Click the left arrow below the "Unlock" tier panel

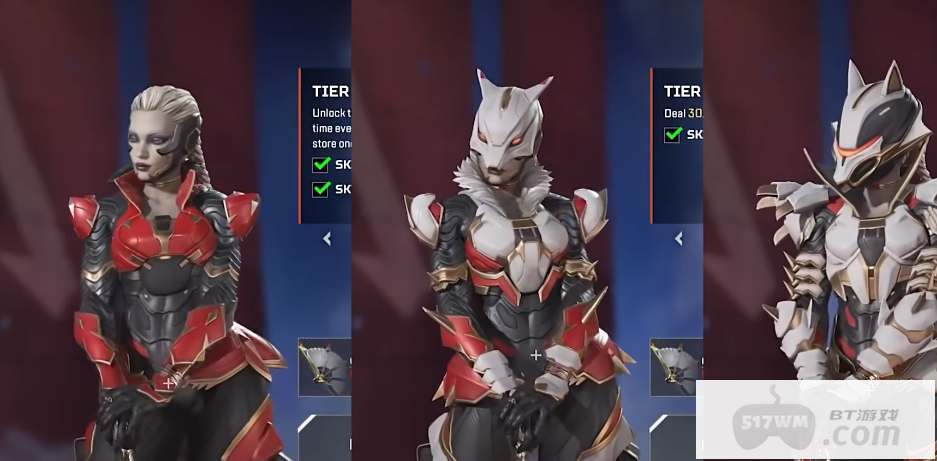(327, 239)
